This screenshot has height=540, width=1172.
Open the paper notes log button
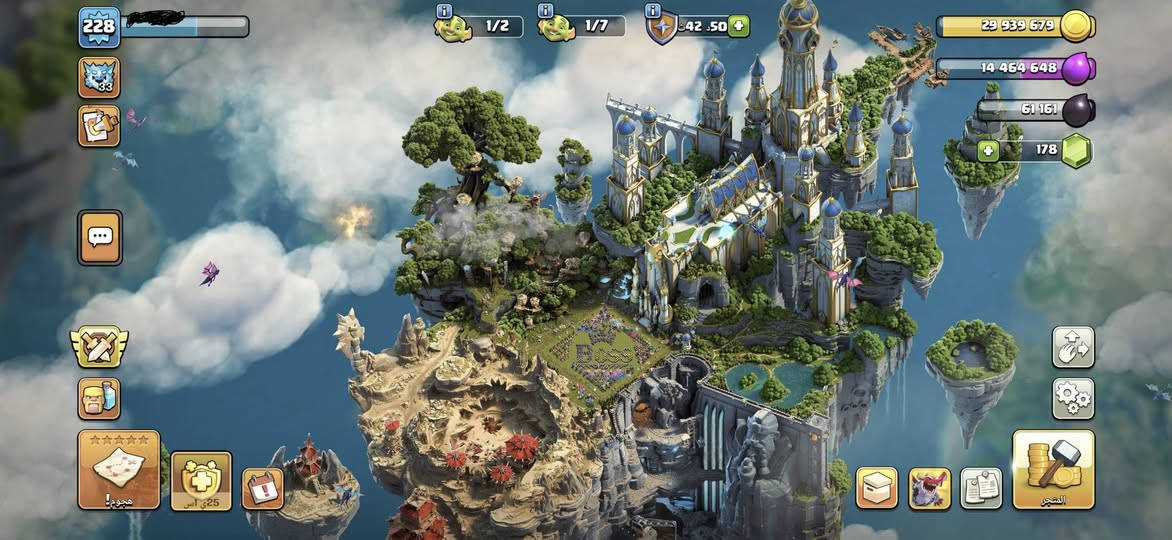981,488
